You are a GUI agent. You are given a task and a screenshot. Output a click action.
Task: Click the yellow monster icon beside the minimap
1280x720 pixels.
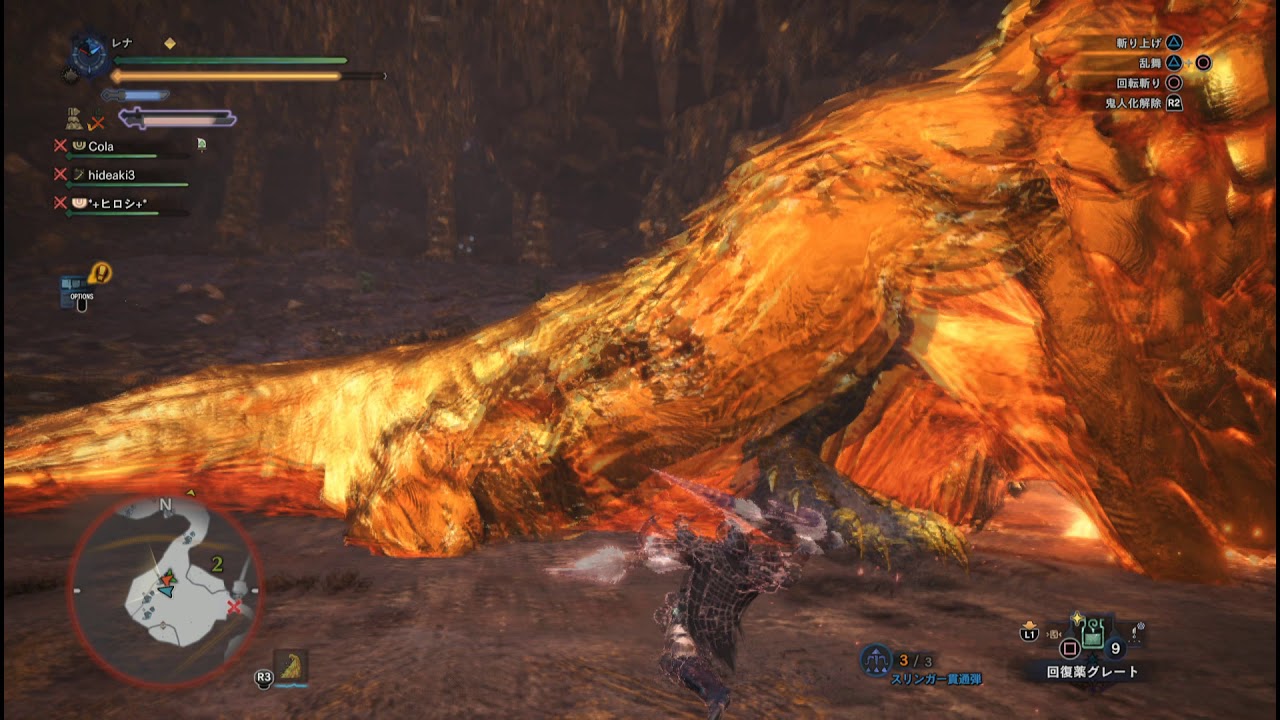pyautogui.click(x=291, y=665)
